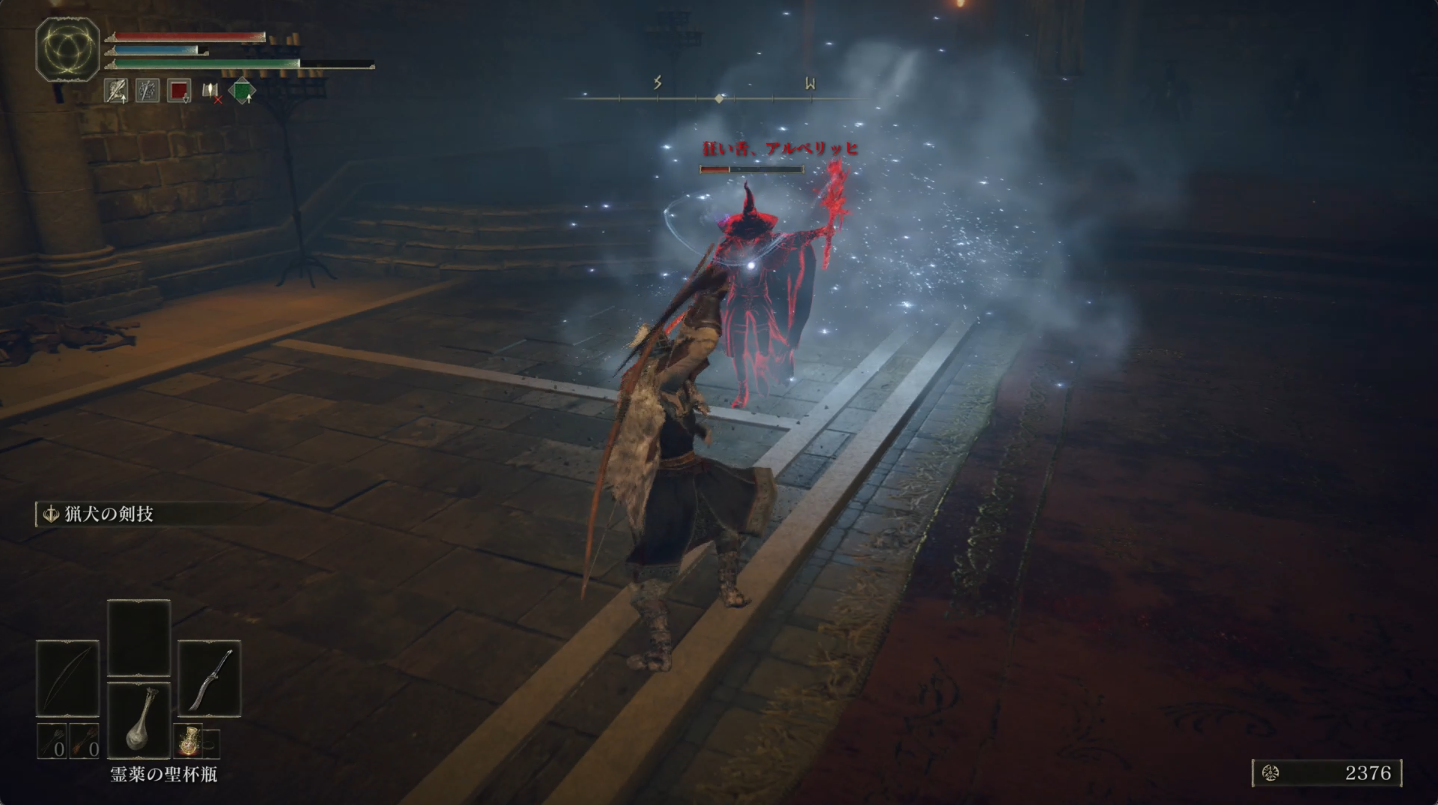Click the red square debuff icon

179,91
